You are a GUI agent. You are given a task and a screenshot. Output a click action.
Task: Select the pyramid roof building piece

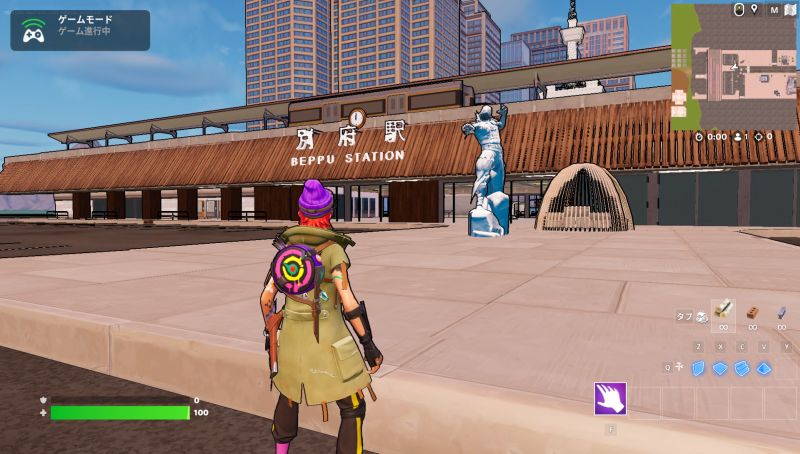(764, 368)
